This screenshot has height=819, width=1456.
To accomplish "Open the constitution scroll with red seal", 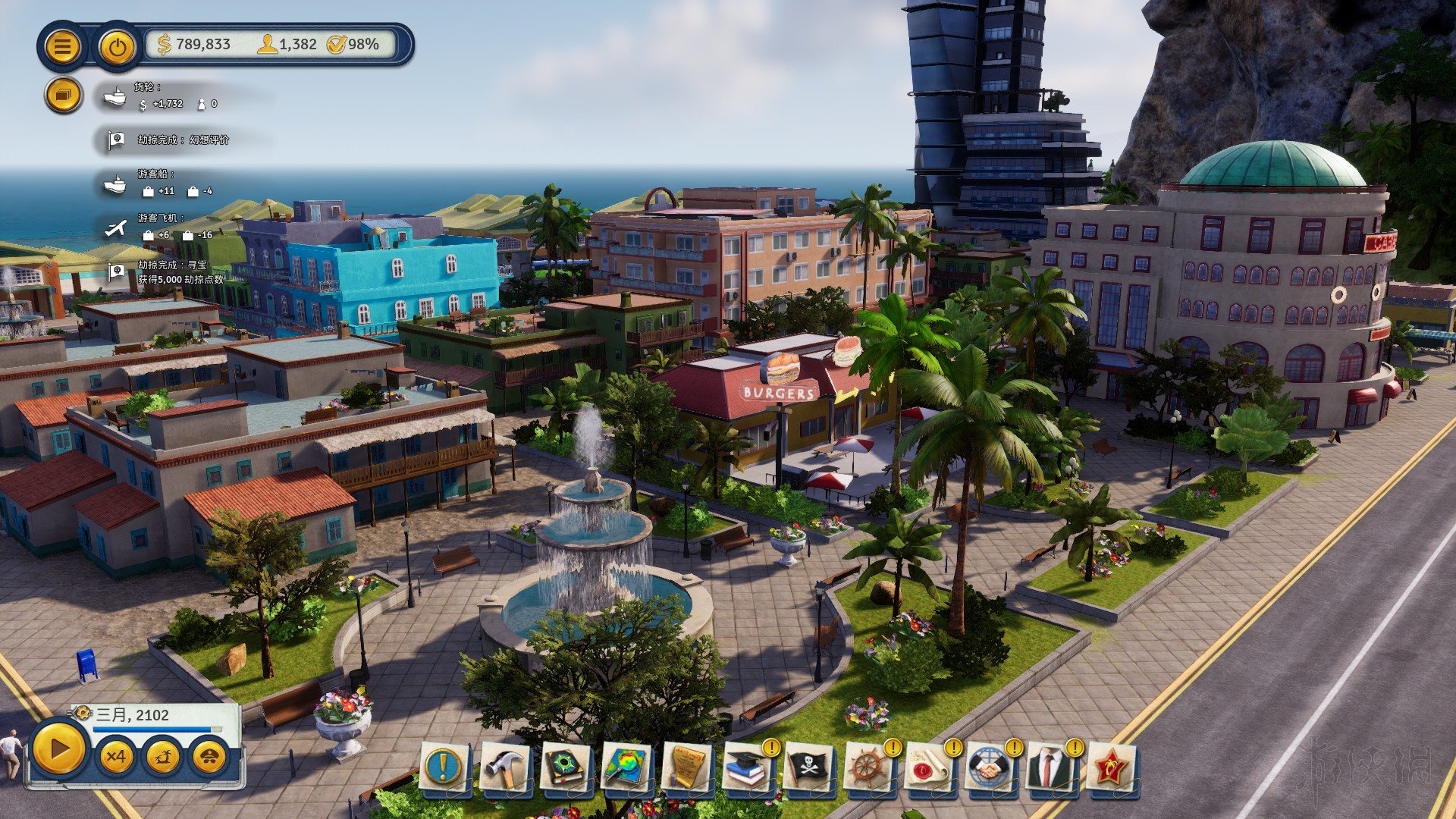I will 929,767.
